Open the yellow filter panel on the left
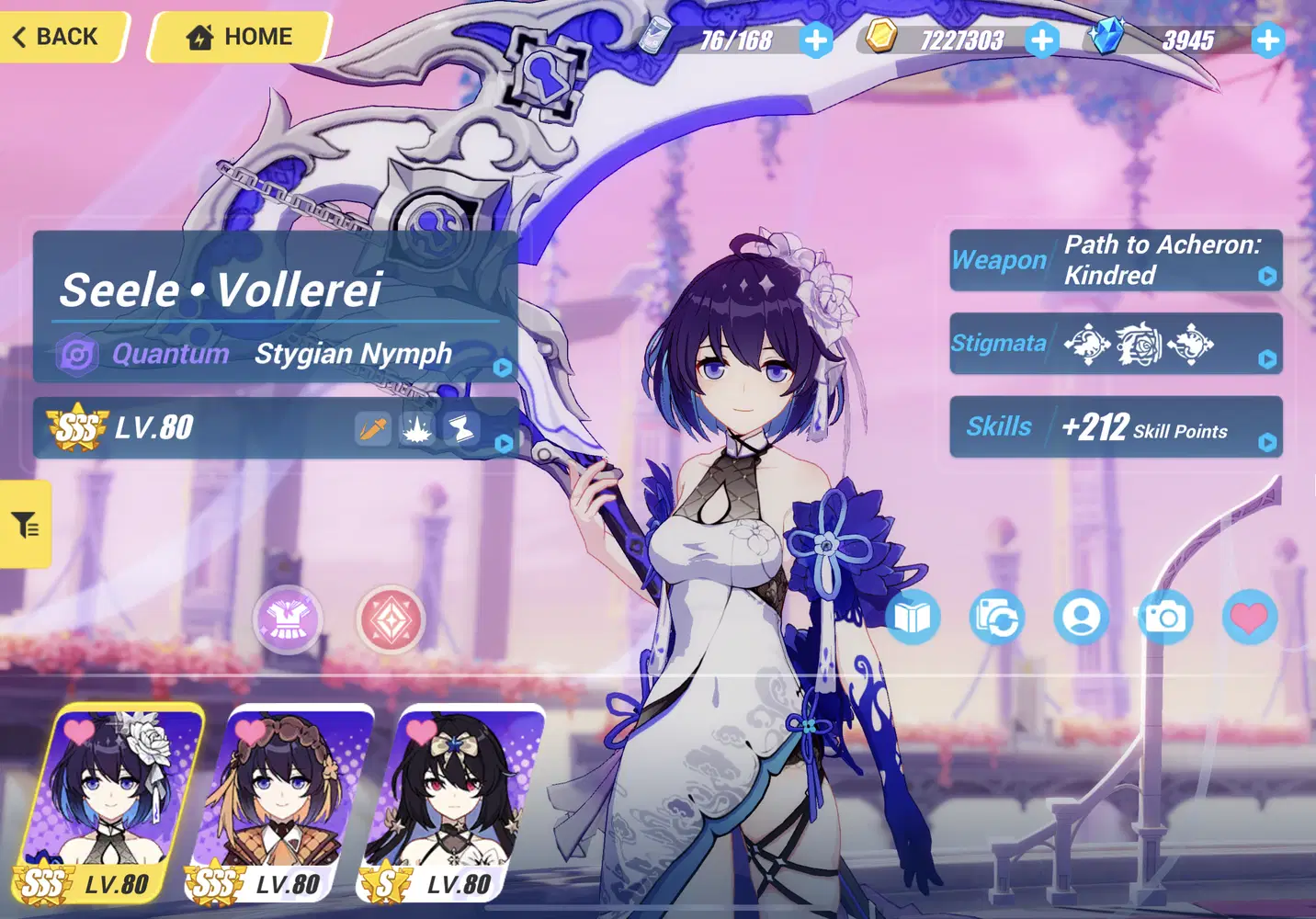Viewport: 1316px width, 919px height. (25, 524)
